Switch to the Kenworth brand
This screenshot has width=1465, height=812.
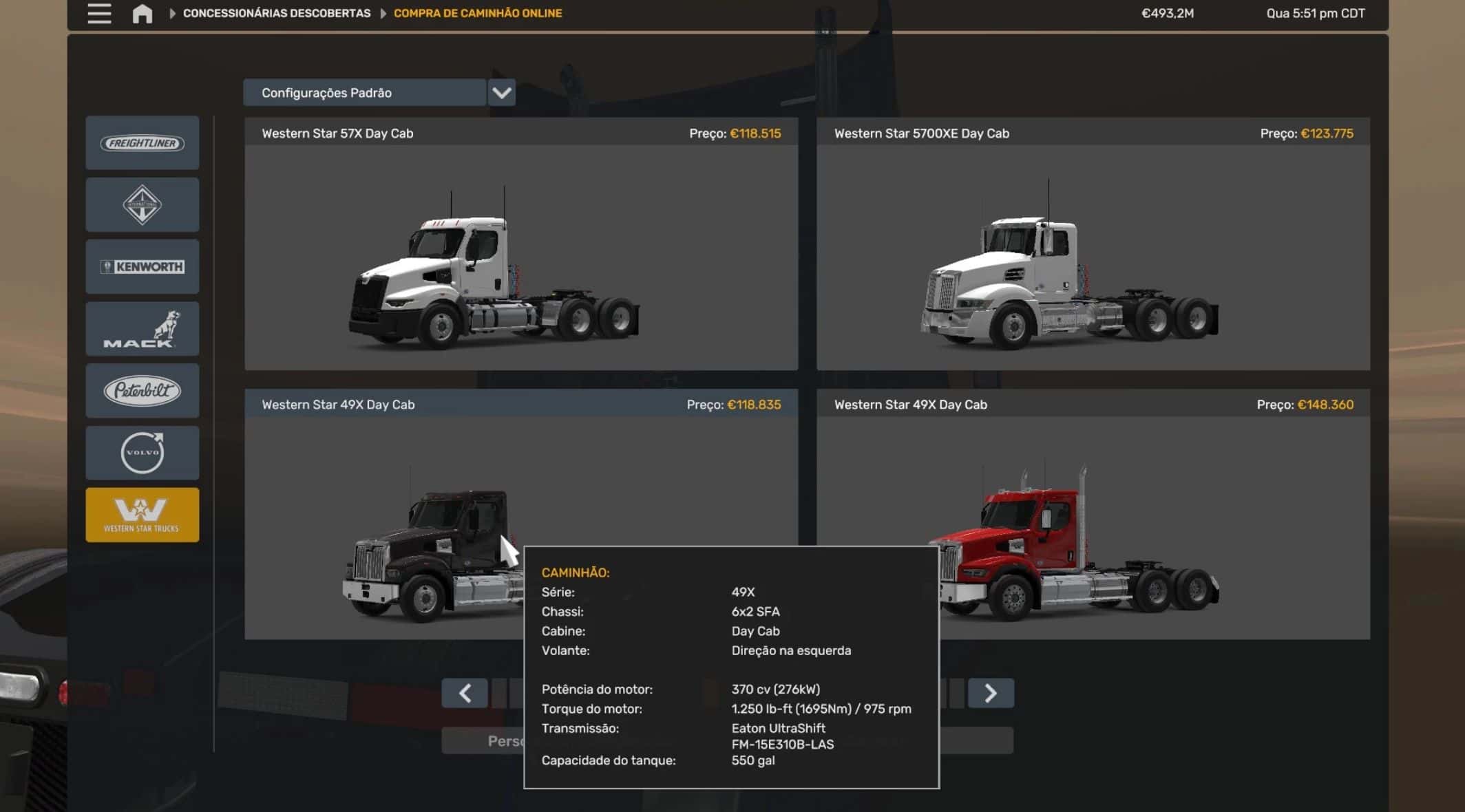(143, 267)
